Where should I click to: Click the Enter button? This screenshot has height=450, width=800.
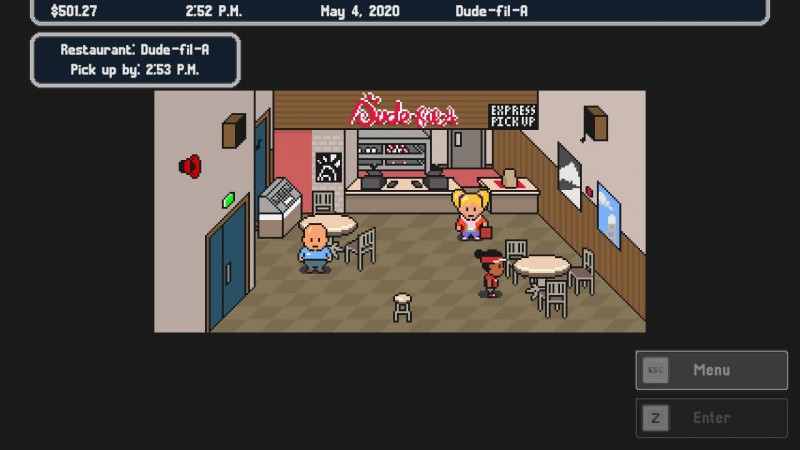click(x=711, y=418)
